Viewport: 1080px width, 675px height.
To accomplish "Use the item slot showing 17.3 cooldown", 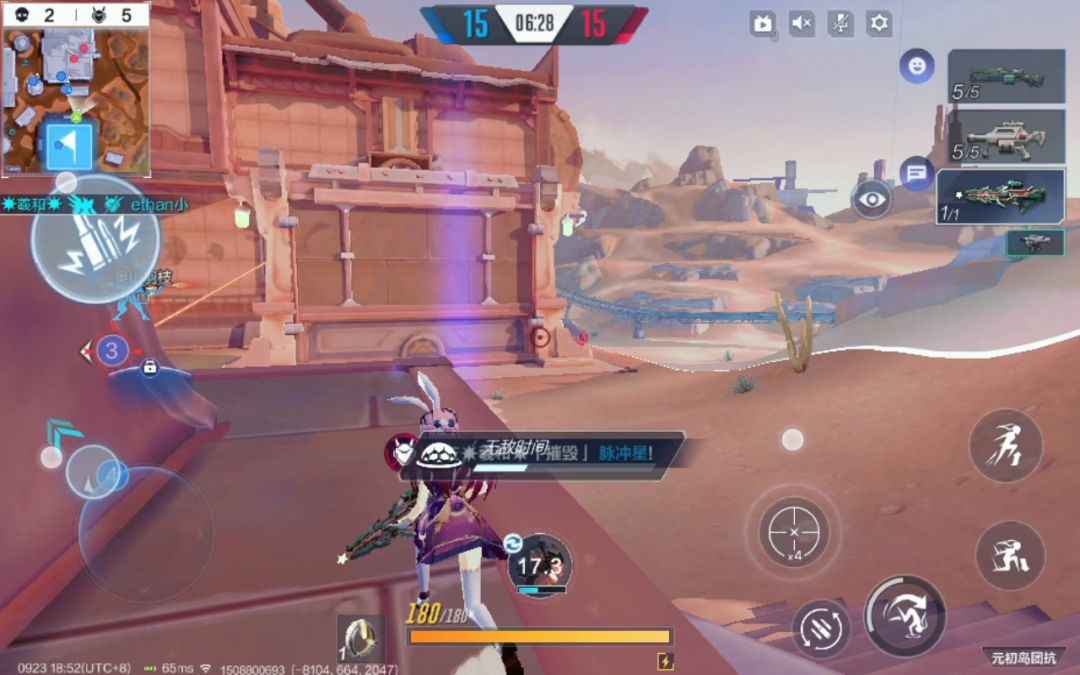I will point(540,566).
